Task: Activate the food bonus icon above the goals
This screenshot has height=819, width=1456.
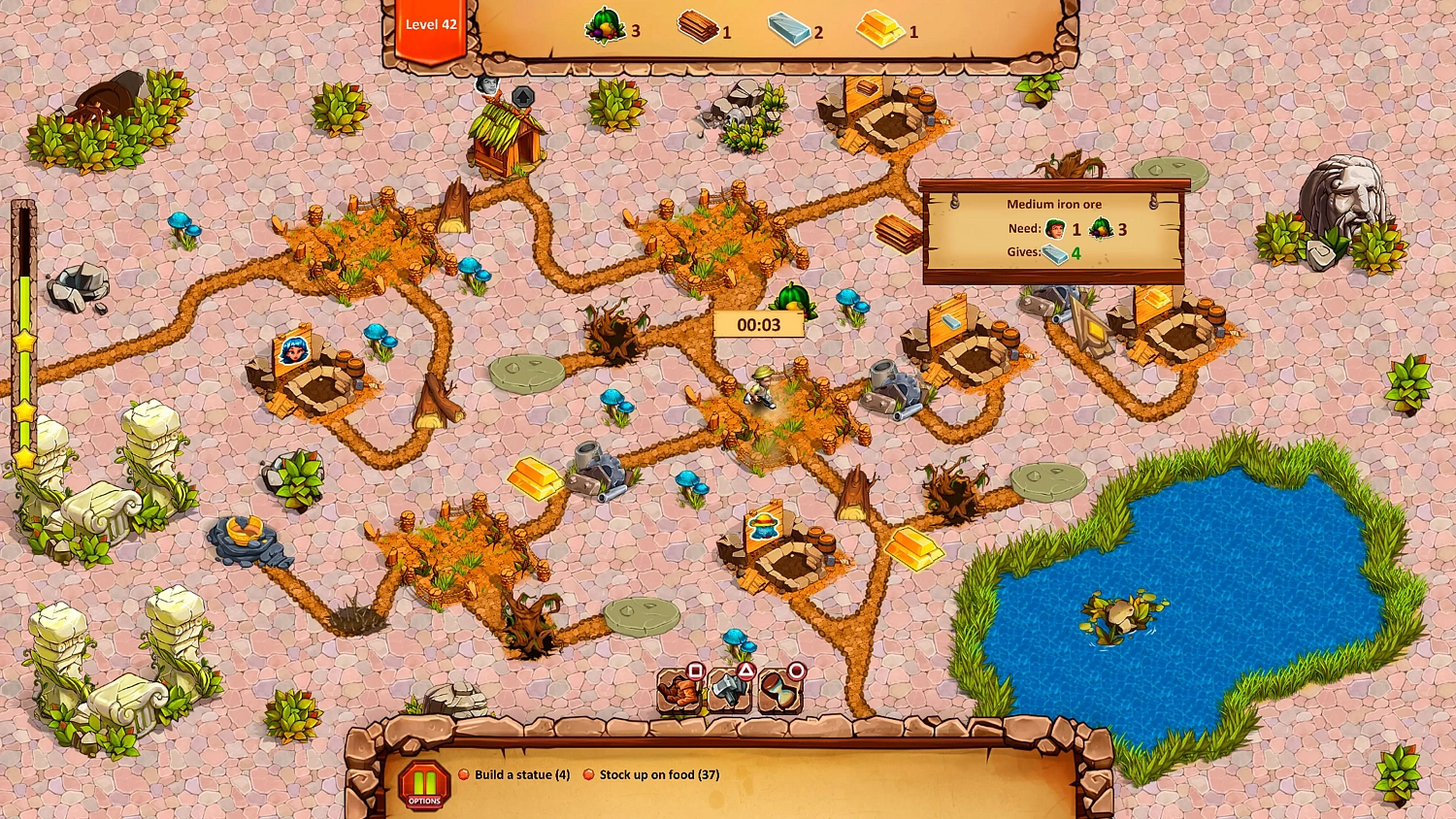Action: 679,691
